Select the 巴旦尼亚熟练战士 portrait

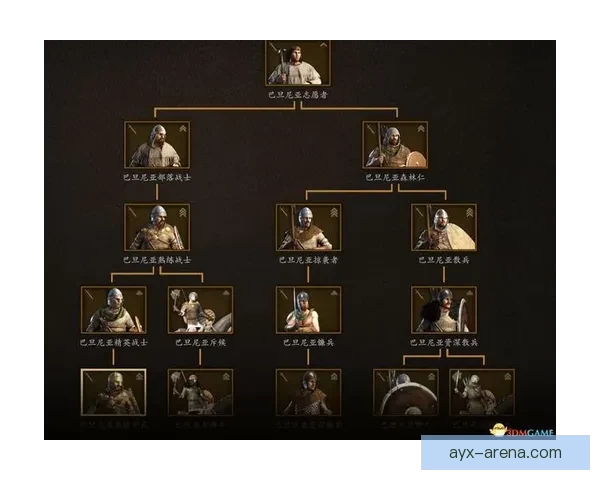(158, 227)
